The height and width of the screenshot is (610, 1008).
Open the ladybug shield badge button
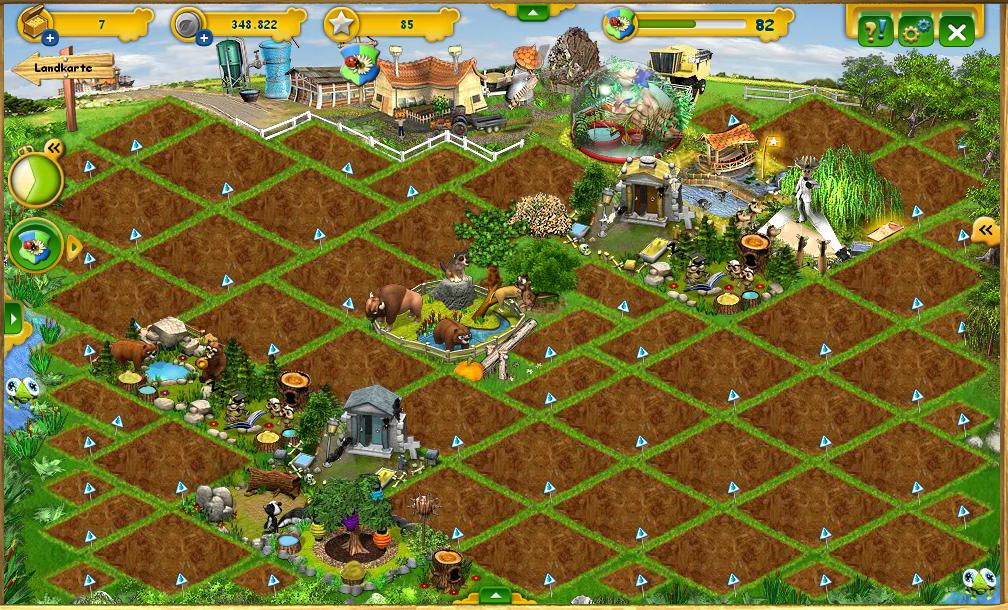35,245
